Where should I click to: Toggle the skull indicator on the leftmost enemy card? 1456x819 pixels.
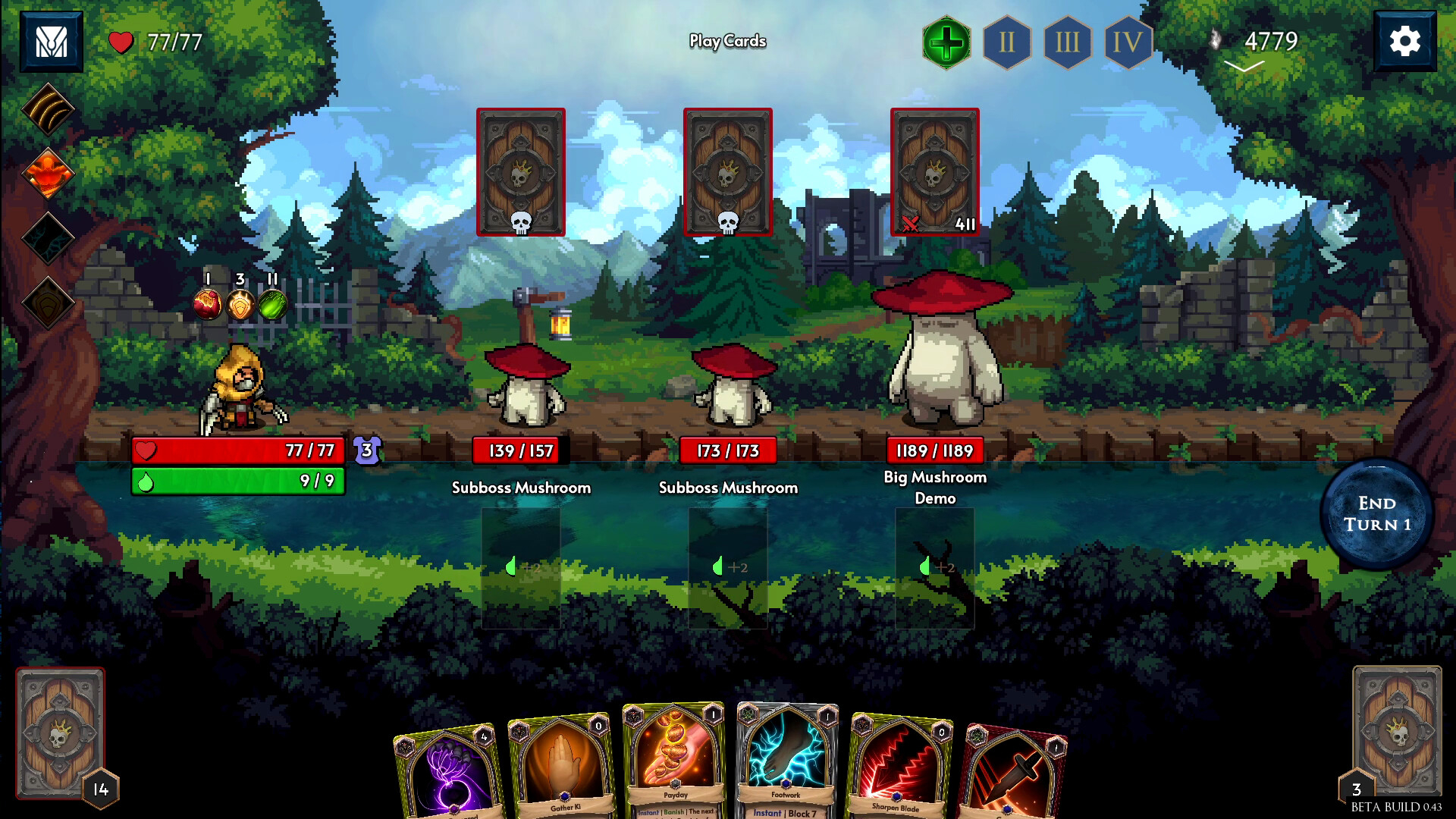click(521, 222)
